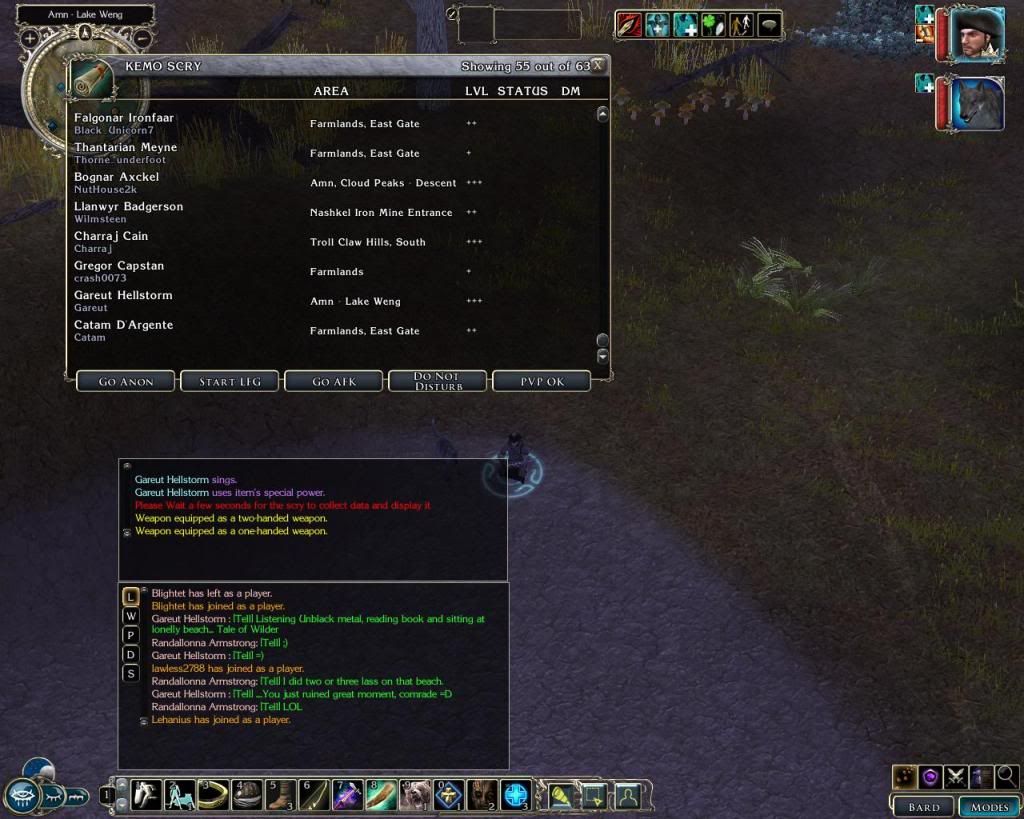Toggle the PVP OK button
The width and height of the screenshot is (1024, 819).
click(541, 381)
